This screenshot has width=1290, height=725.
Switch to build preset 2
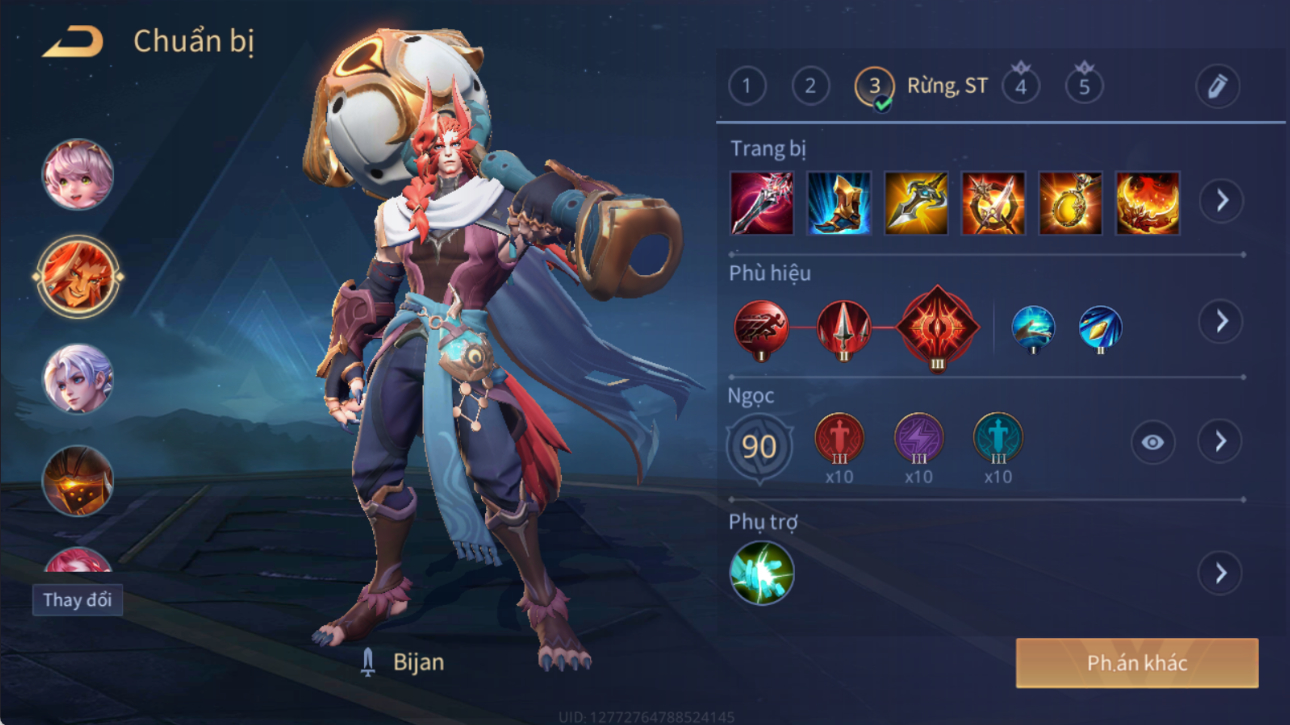[x=810, y=87]
